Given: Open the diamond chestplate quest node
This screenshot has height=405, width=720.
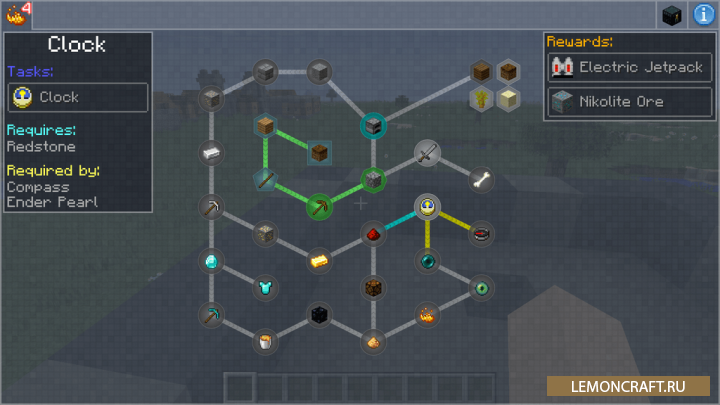Looking at the screenshot, I should click(264, 288).
